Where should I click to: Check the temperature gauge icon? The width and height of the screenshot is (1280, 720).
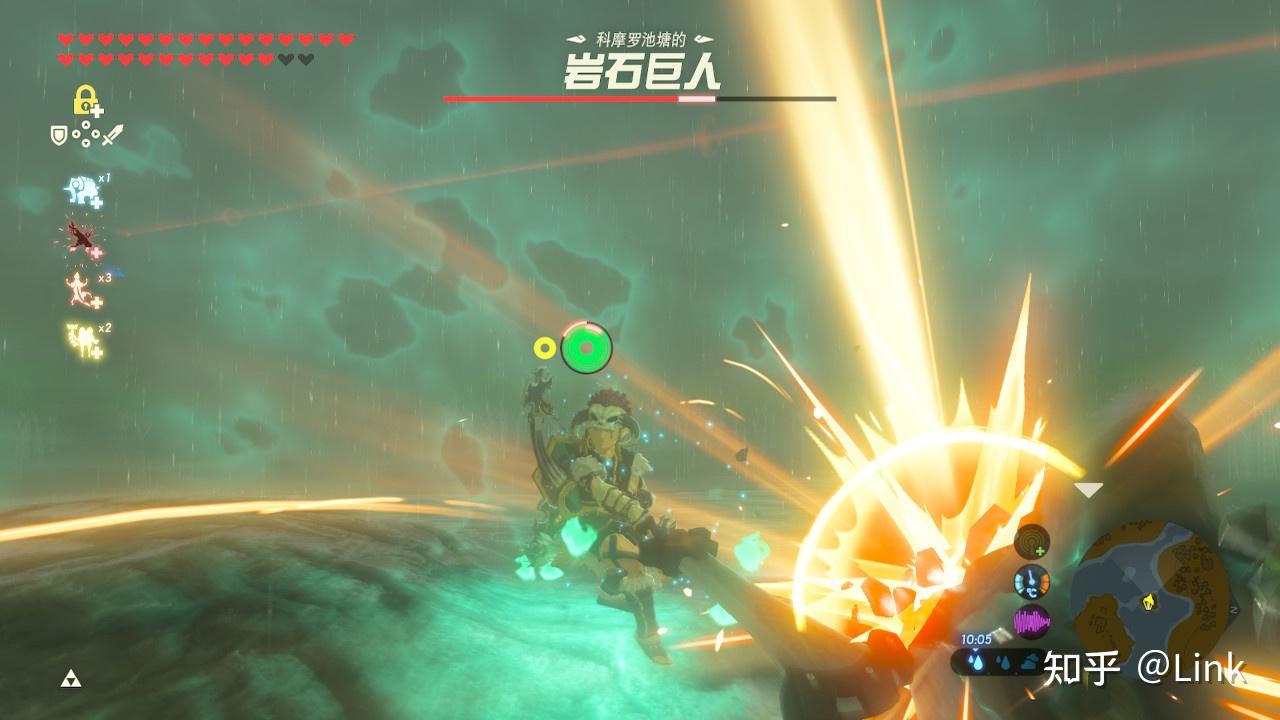pos(1031,581)
